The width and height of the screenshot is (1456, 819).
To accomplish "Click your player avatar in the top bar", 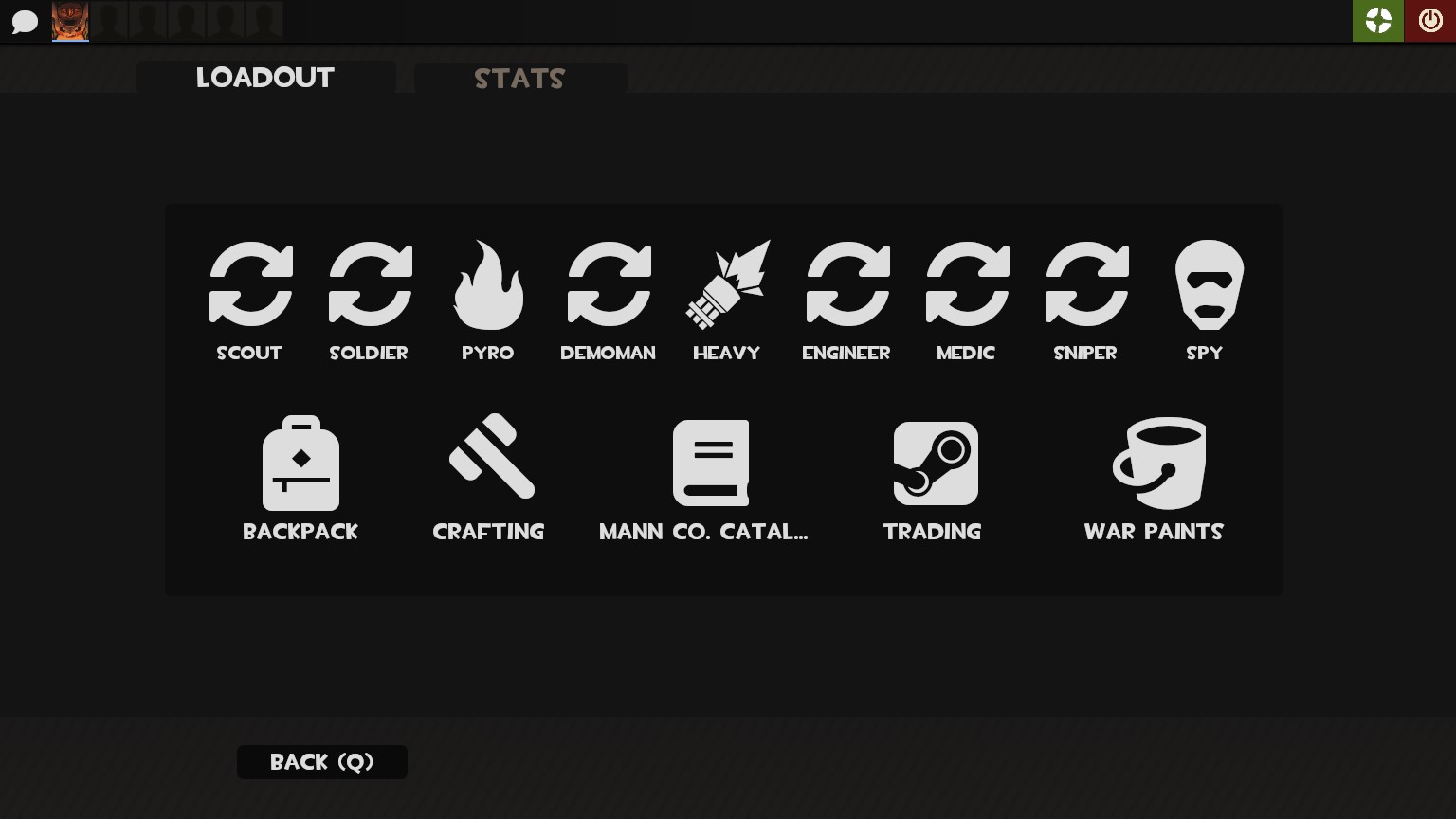I will [x=70, y=21].
